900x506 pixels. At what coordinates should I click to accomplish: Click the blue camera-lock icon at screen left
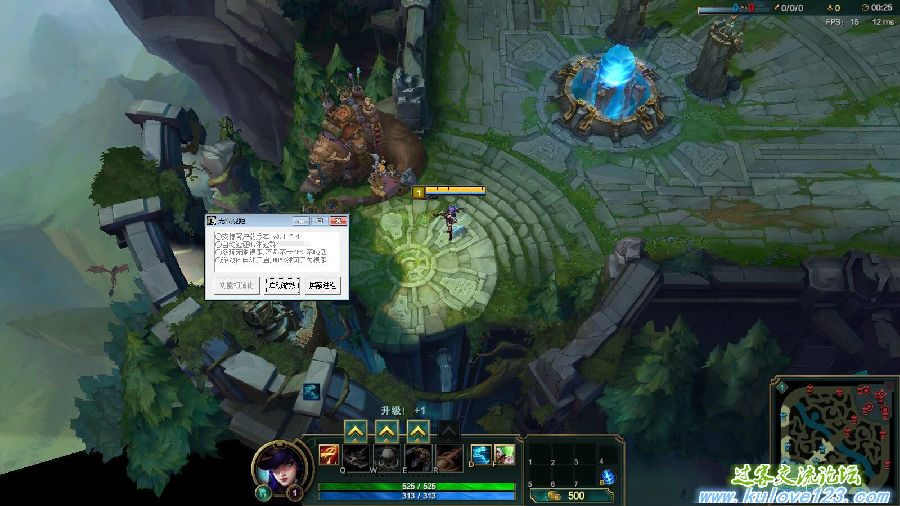(312, 391)
